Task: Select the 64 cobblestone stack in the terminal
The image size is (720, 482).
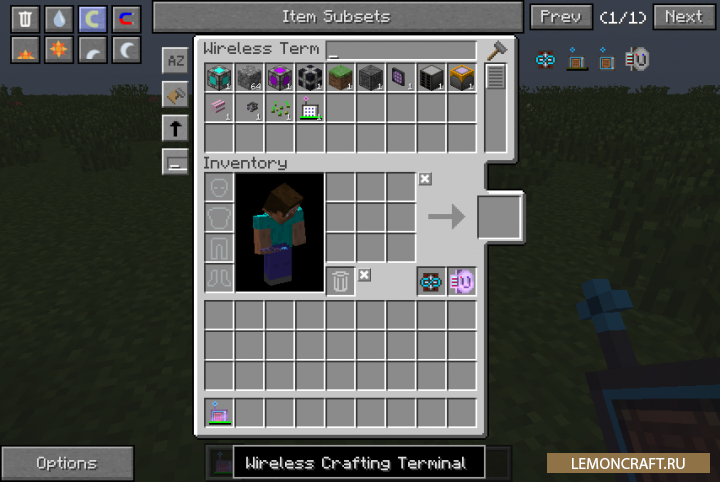Action: [x=249, y=77]
